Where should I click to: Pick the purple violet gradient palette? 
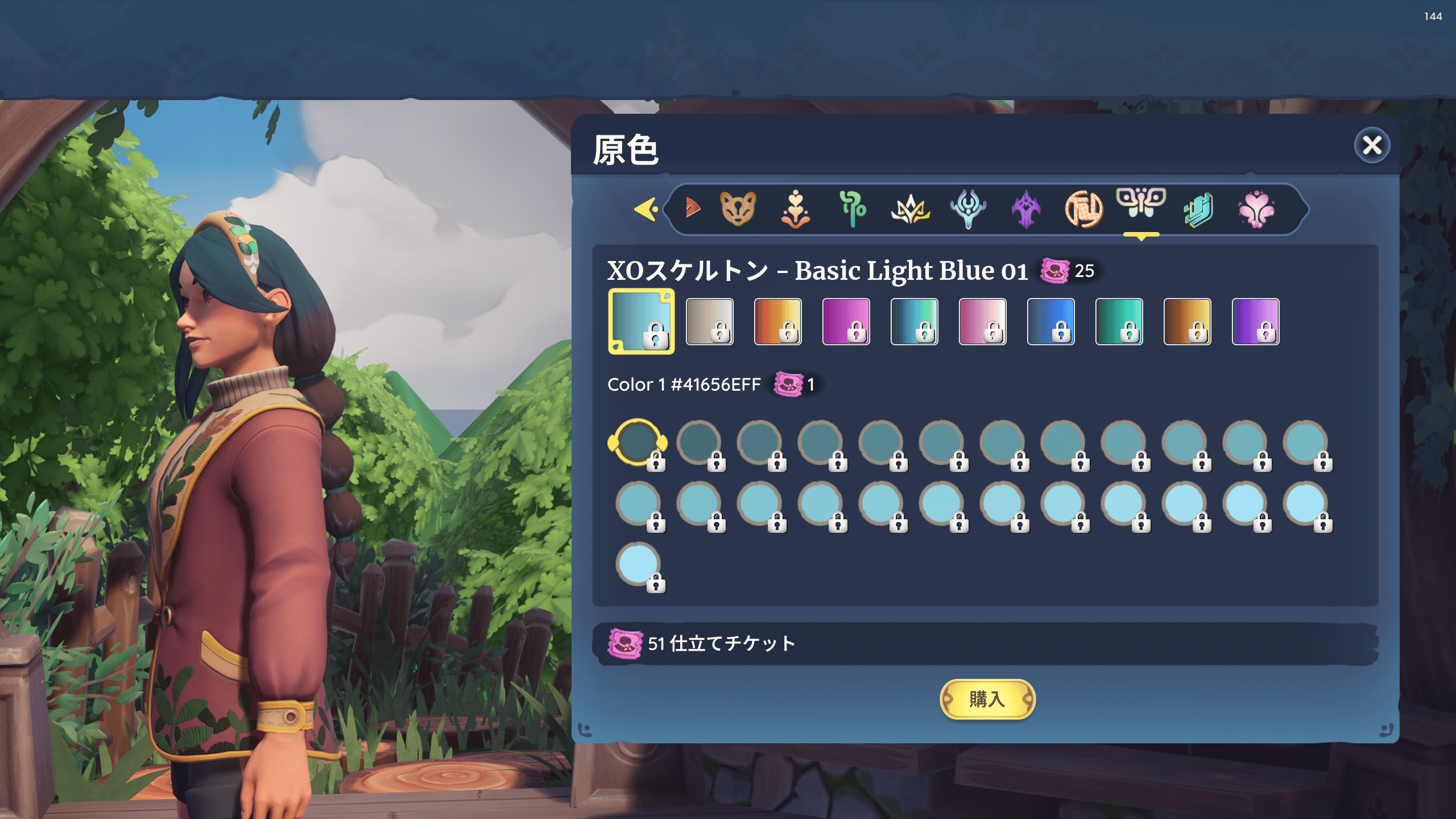(x=1255, y=321)
